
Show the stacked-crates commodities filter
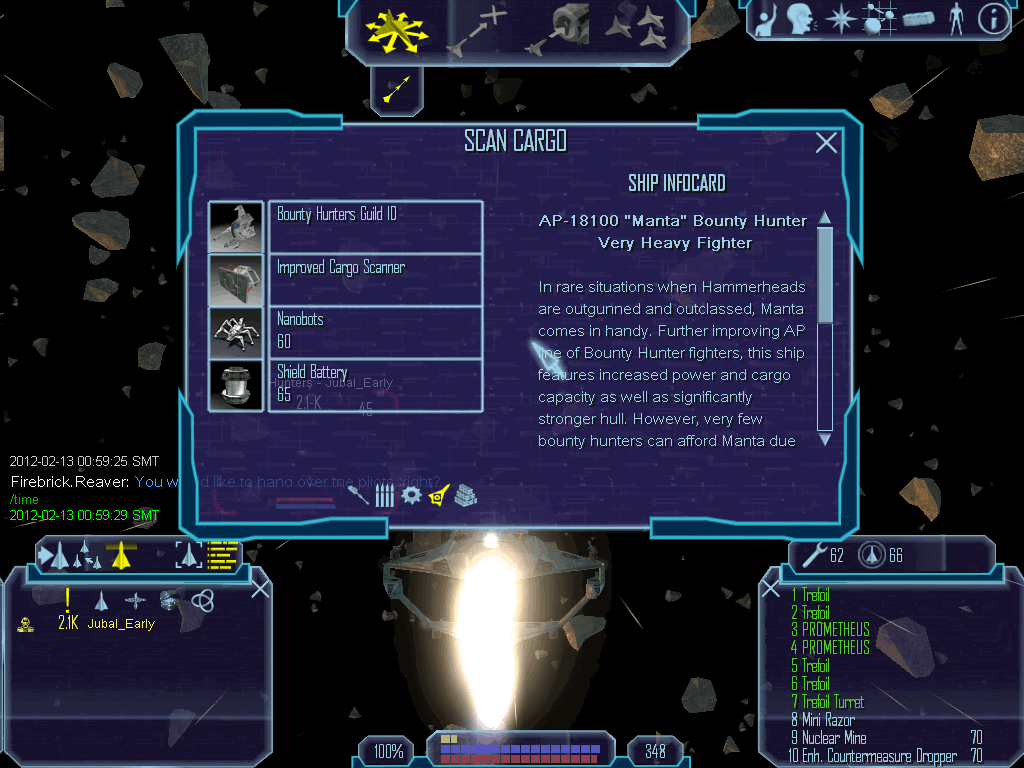tap(465, 494)
